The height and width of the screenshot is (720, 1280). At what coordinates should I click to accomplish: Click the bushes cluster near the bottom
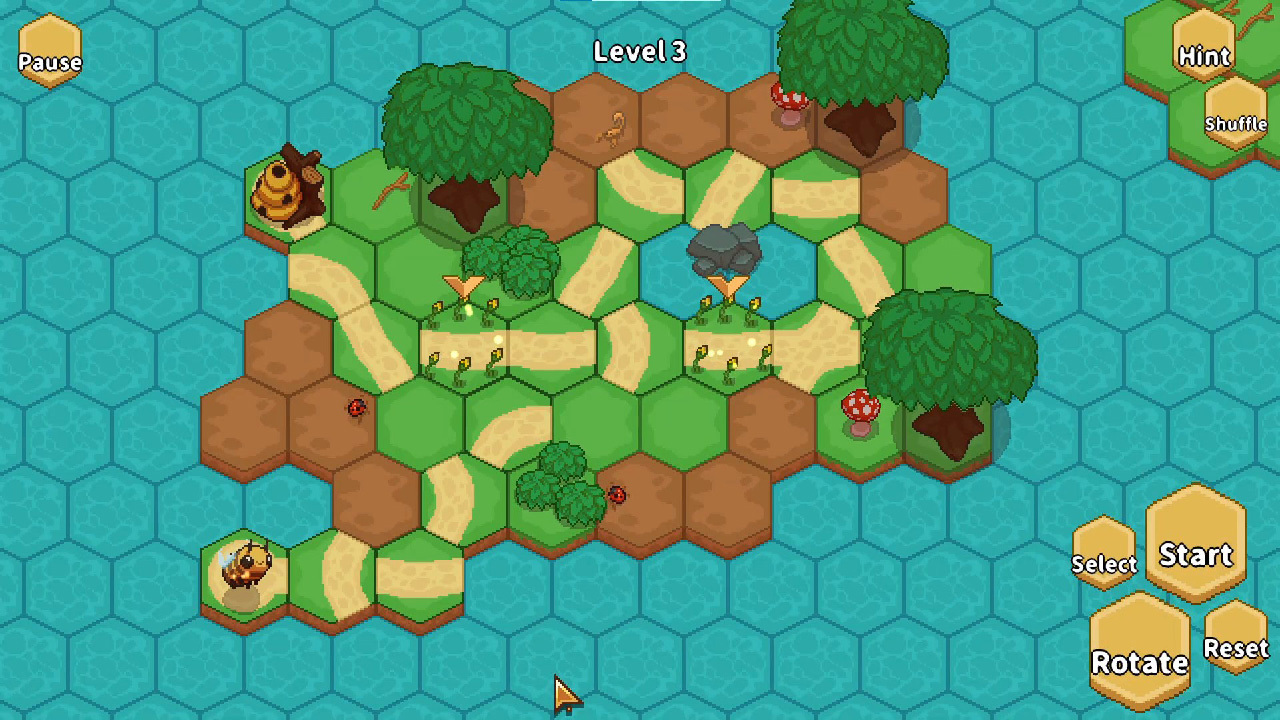pos(555,480)
